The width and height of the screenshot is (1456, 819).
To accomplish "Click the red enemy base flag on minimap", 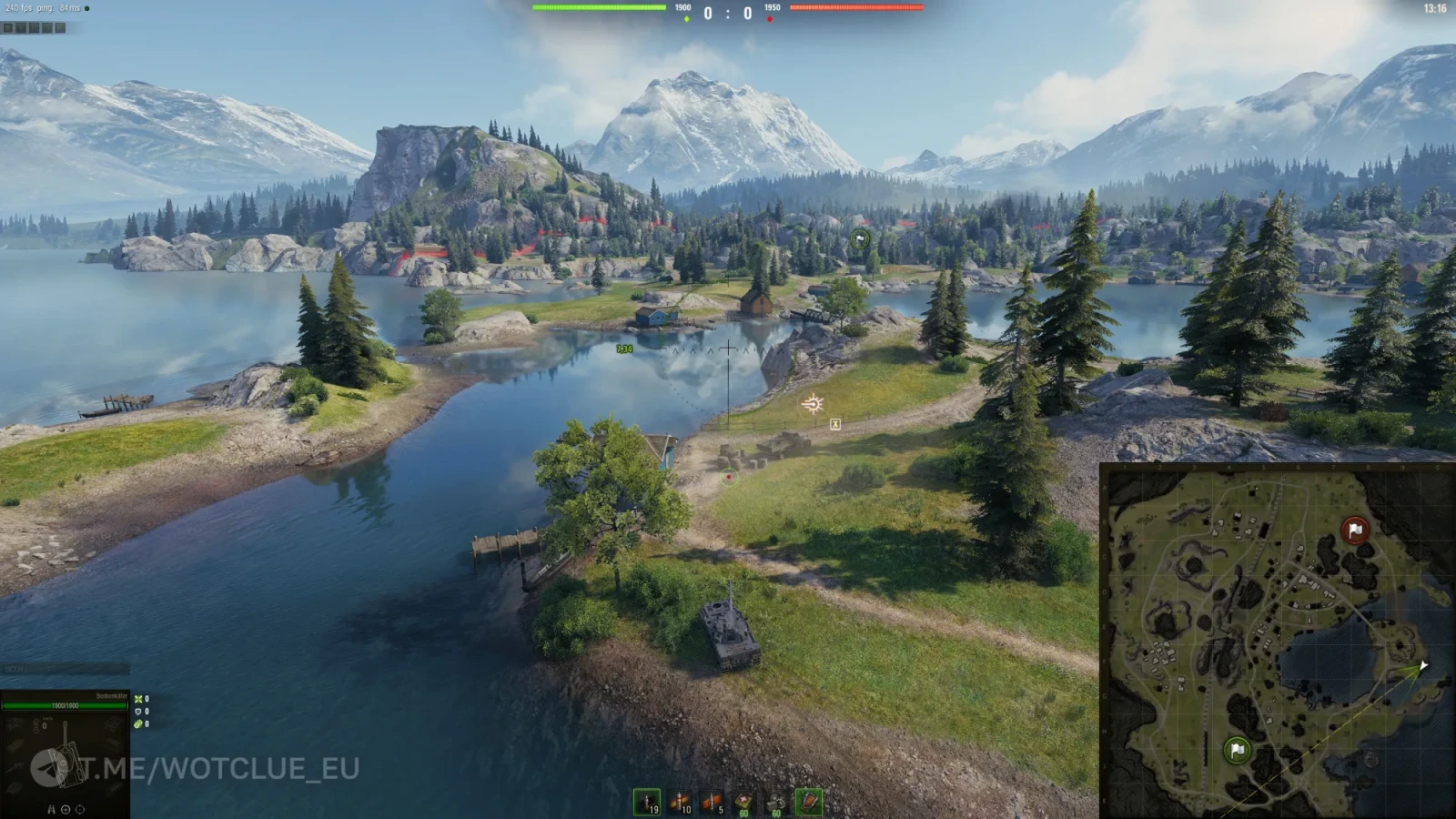I will click(x=1355, y=530).
